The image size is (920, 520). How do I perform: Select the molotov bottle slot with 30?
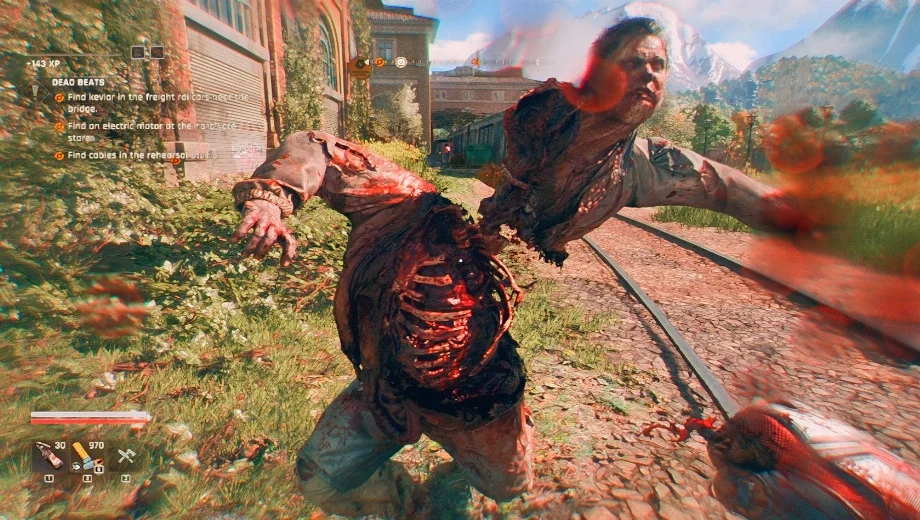coord(48,457)
